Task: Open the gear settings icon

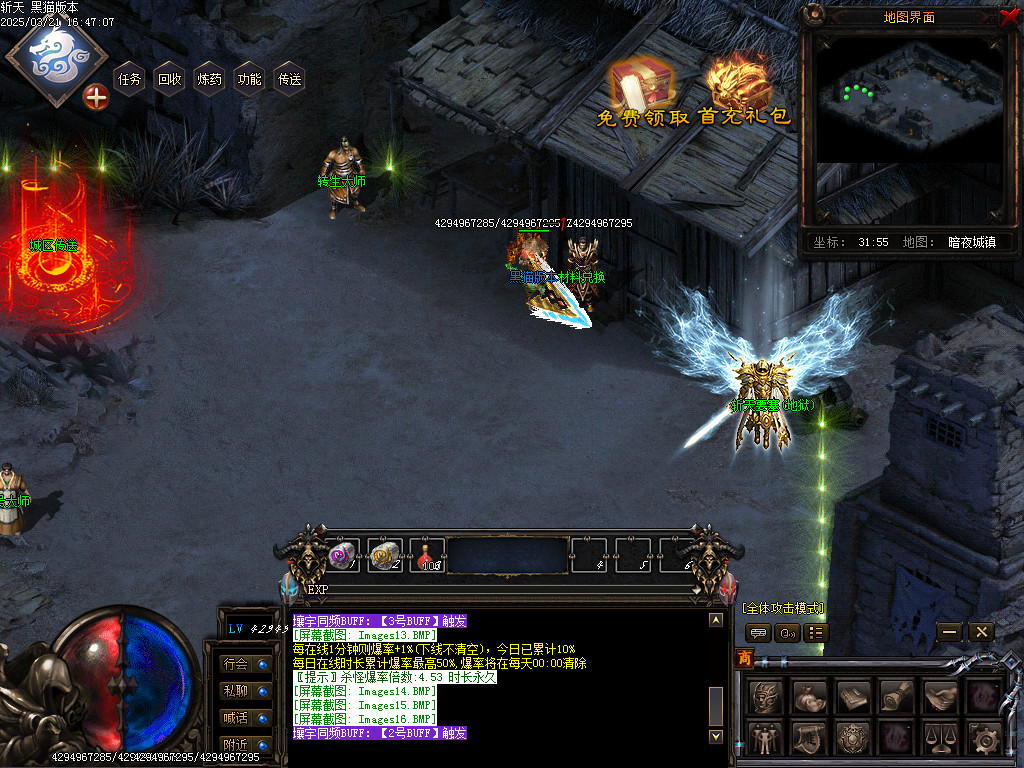Action: pos(987,740)
